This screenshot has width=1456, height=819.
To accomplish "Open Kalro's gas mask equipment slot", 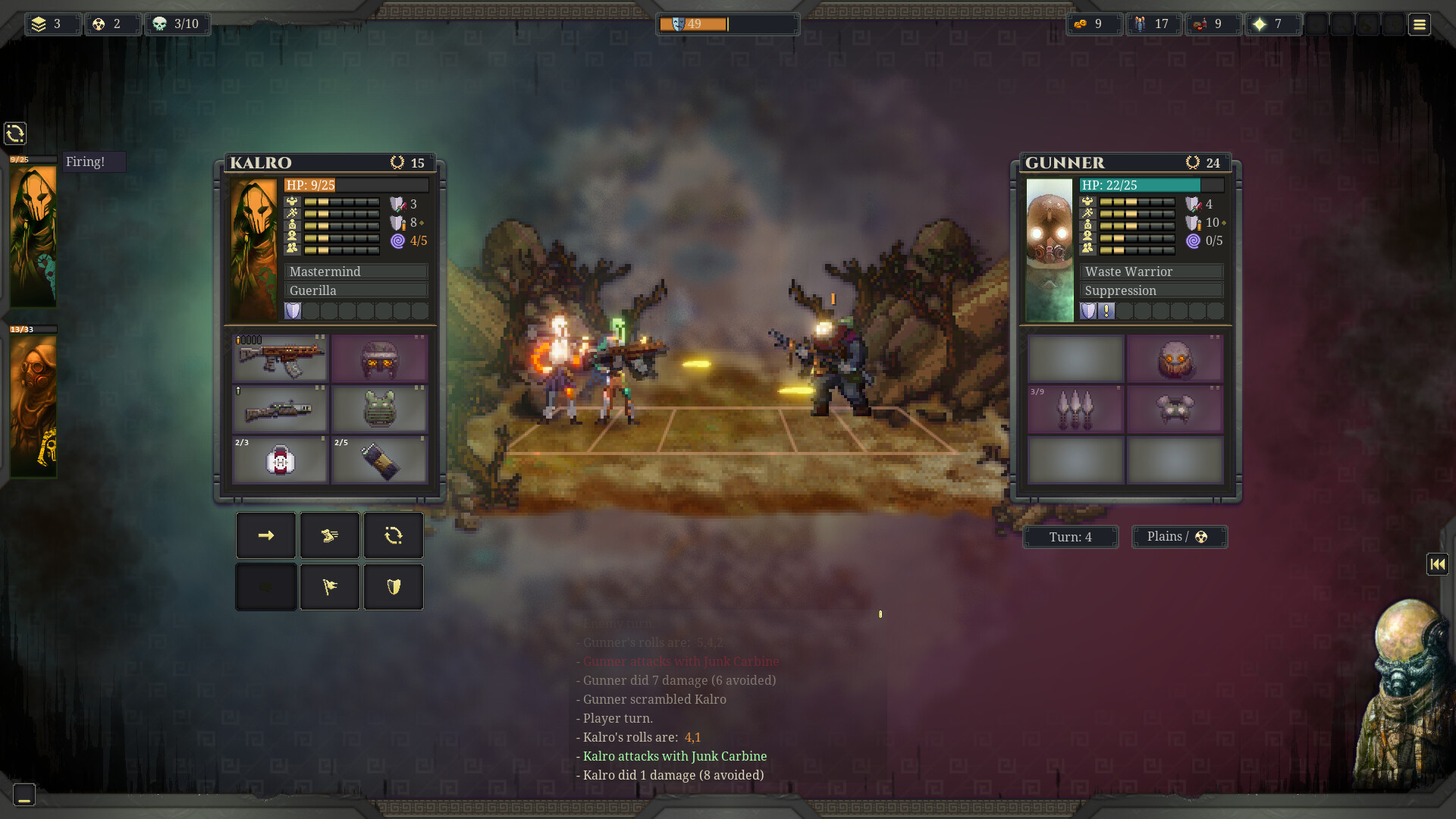I will 379,358.
